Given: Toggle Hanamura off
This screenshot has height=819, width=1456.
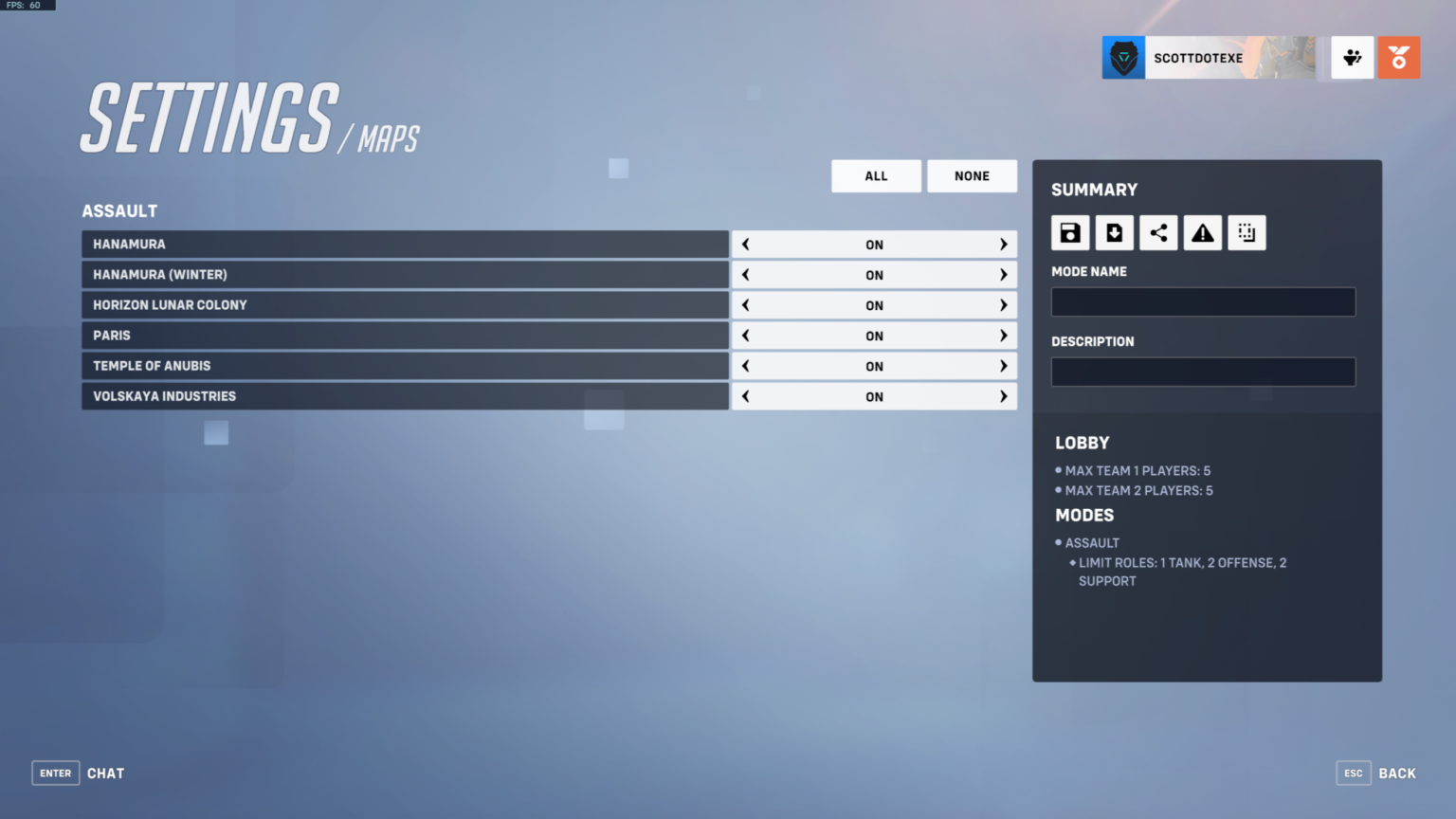Looking at the screenshot, I should click(873, 244).
